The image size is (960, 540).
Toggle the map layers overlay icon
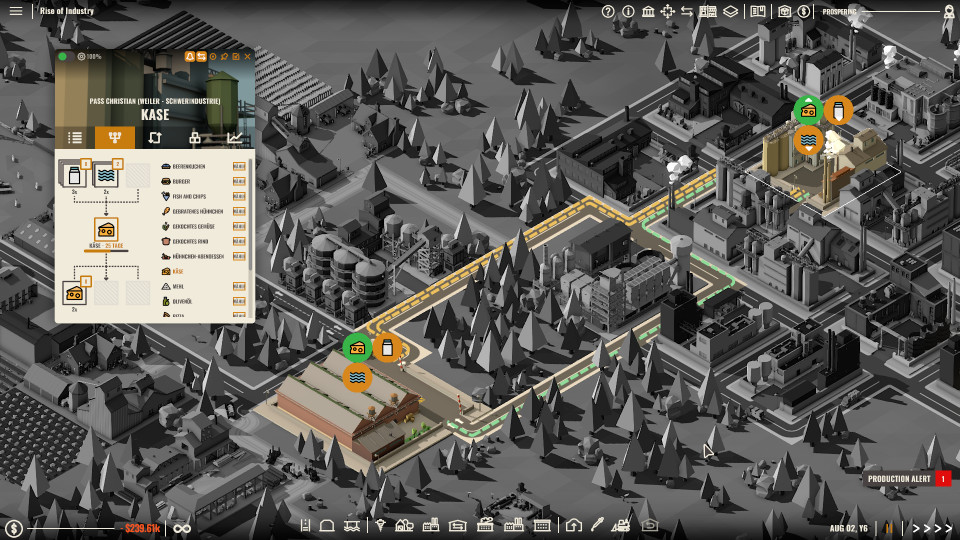click(x=731, y=11)
